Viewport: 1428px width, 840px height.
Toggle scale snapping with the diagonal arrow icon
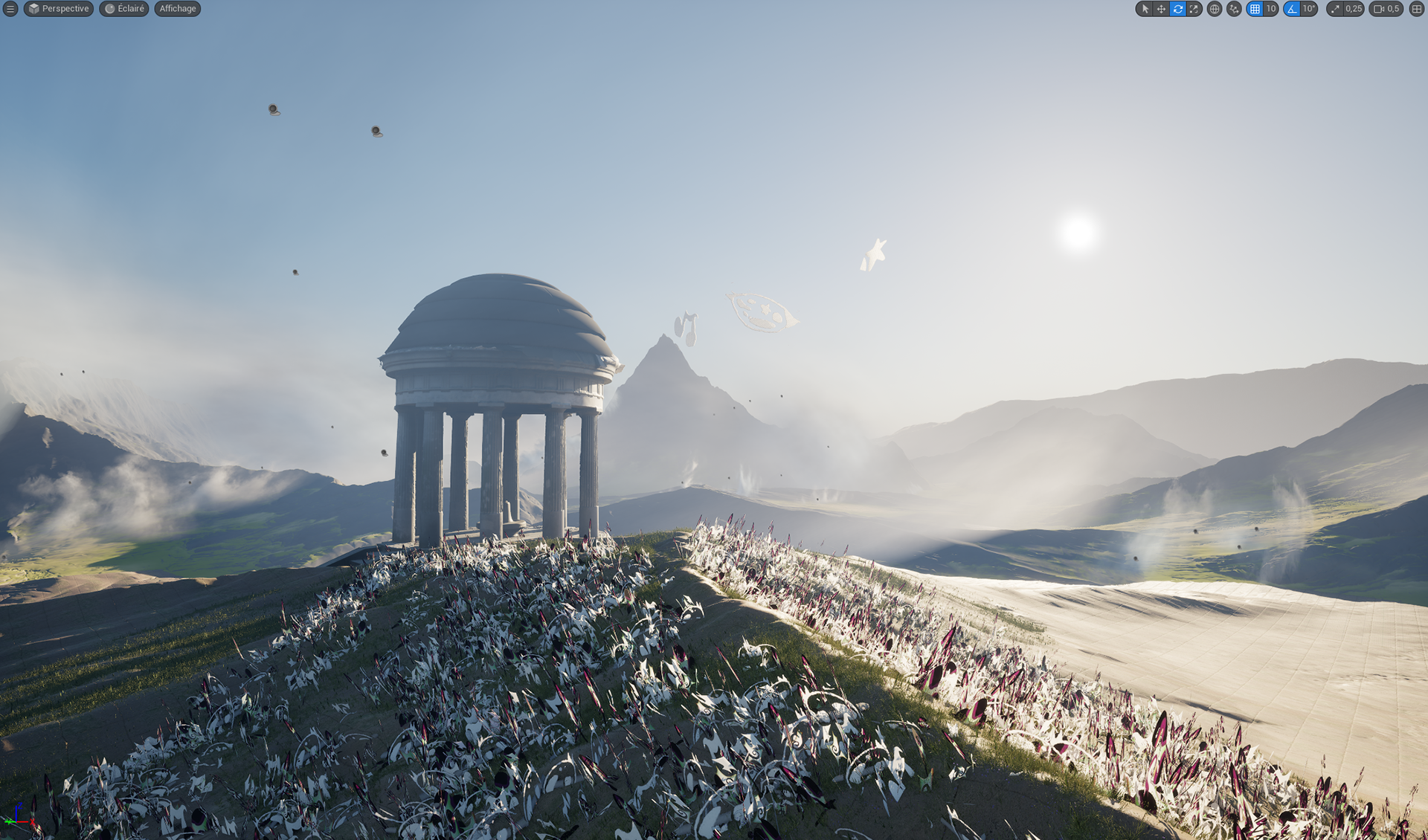tap(1336, 9)
